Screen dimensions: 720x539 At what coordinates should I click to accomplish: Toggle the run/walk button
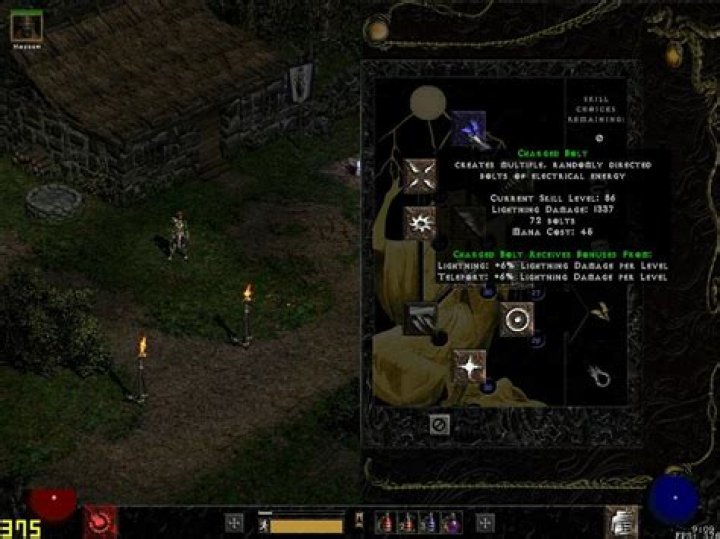coord(264,523)
